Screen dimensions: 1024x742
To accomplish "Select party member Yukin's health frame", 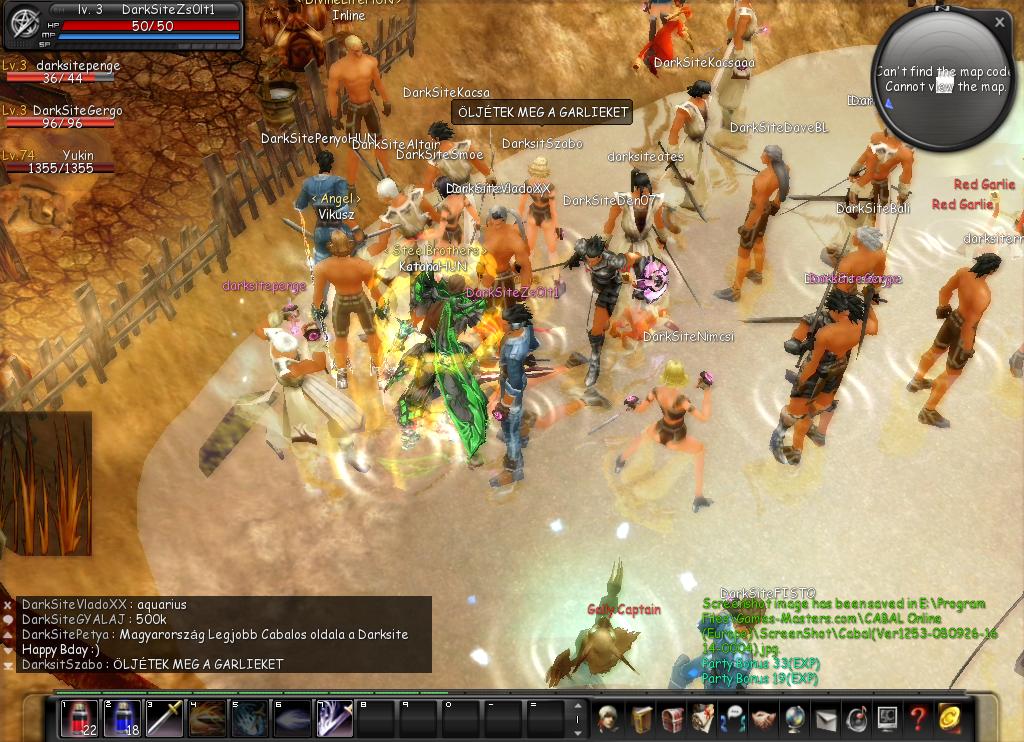I will [x=60, y=163].
